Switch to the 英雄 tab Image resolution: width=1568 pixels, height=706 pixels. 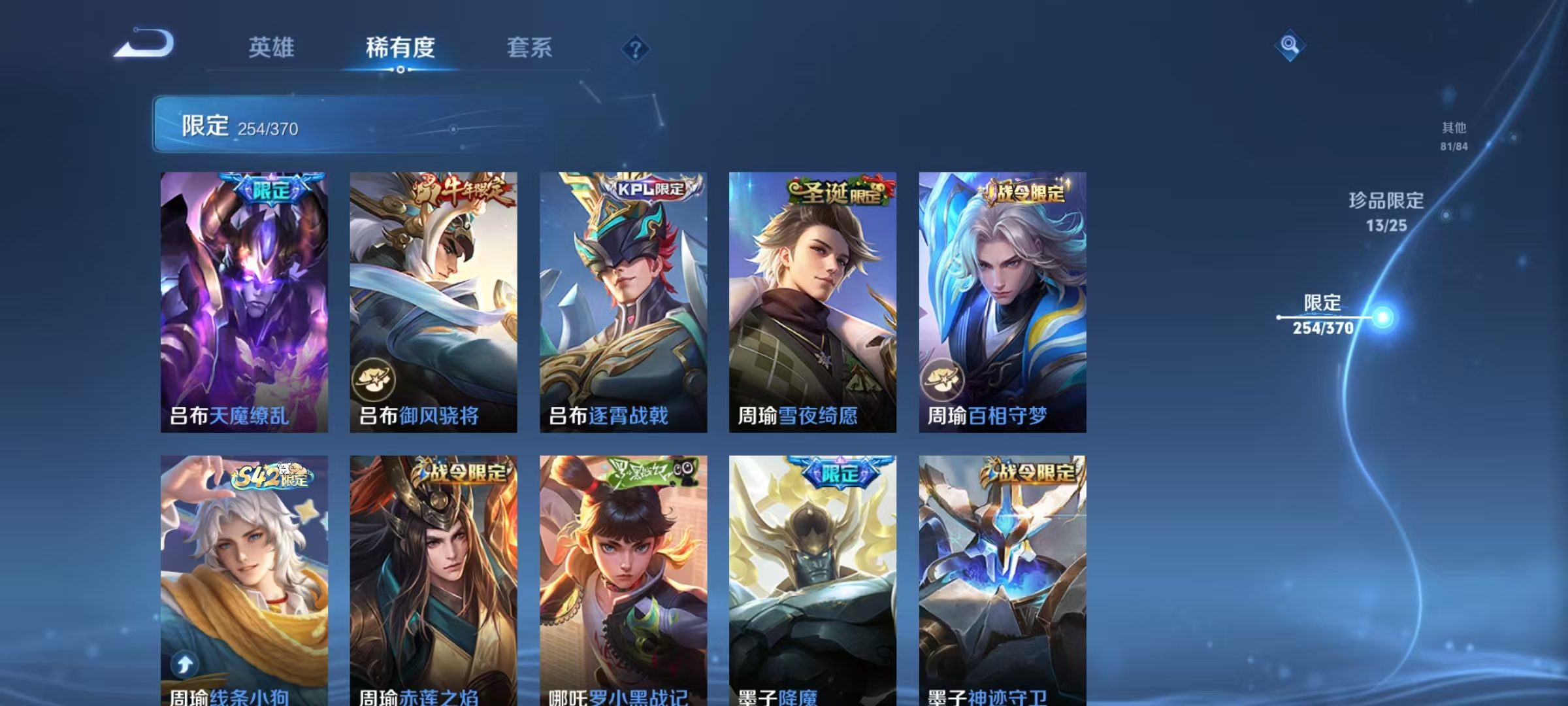(272, 47)
